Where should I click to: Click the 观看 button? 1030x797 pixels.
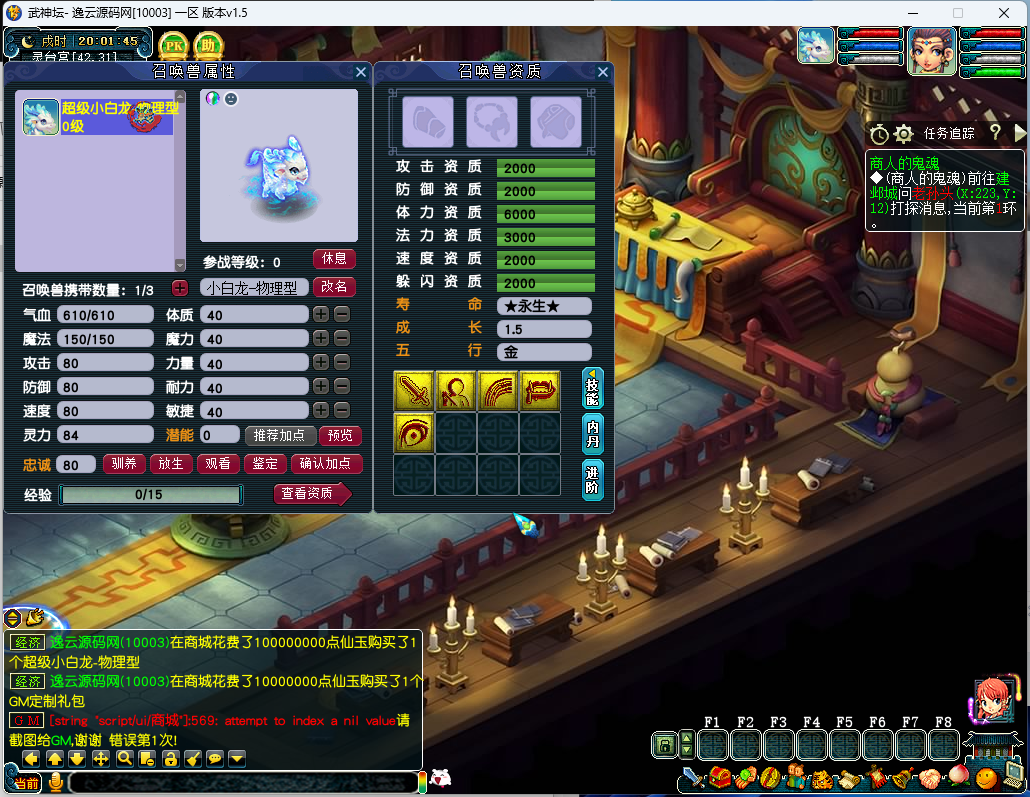(x=217, y=464)
